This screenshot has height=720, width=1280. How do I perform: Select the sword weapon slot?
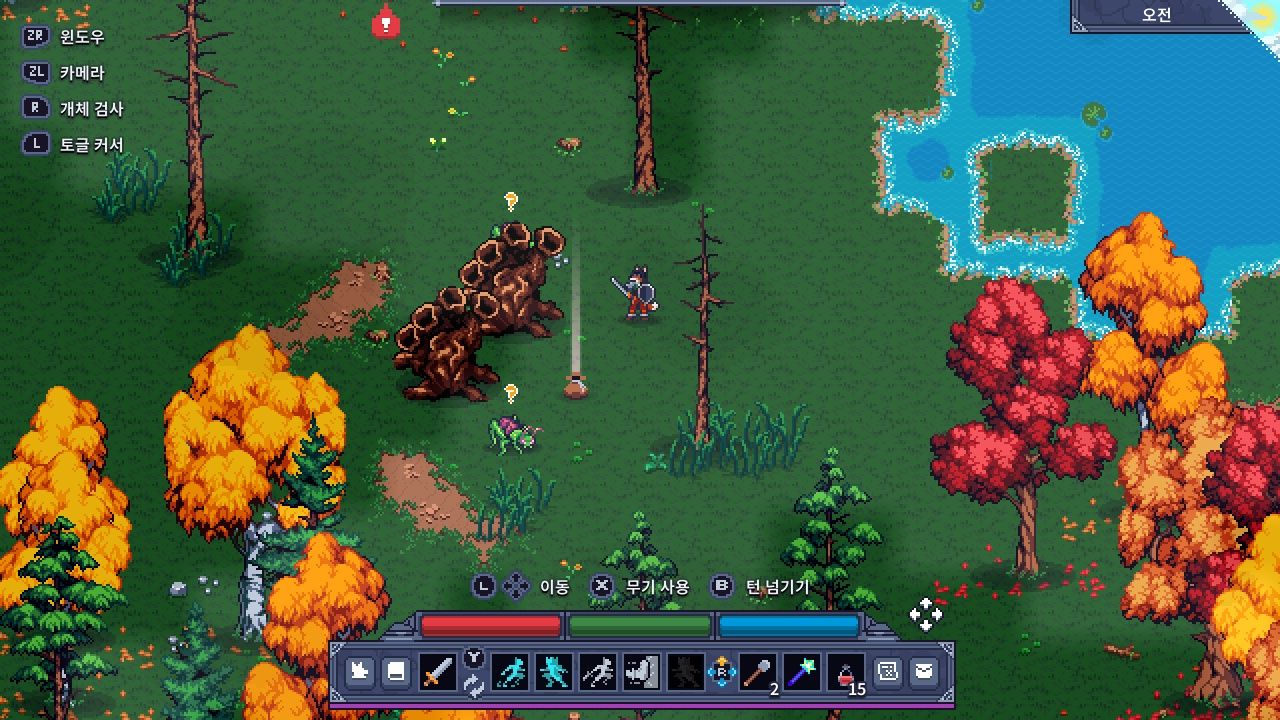pos(437,672)
